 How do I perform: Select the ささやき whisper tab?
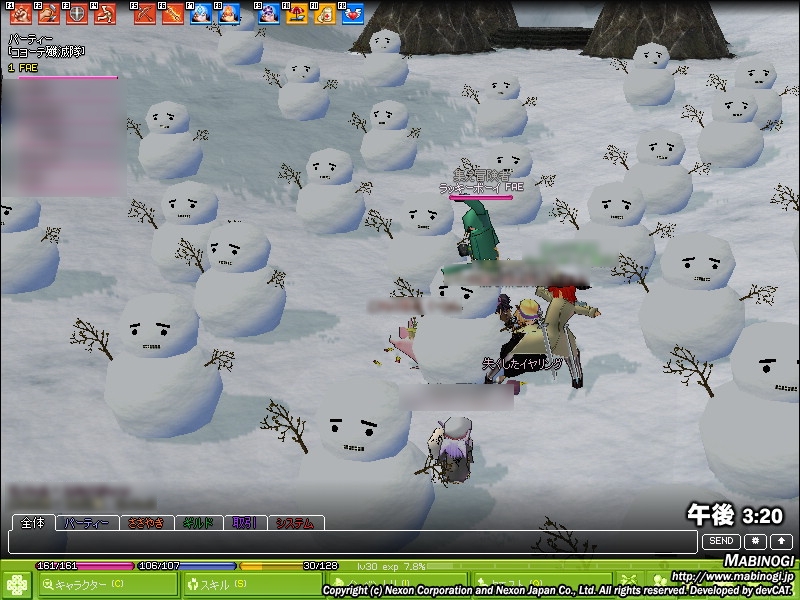coord(144,523)
